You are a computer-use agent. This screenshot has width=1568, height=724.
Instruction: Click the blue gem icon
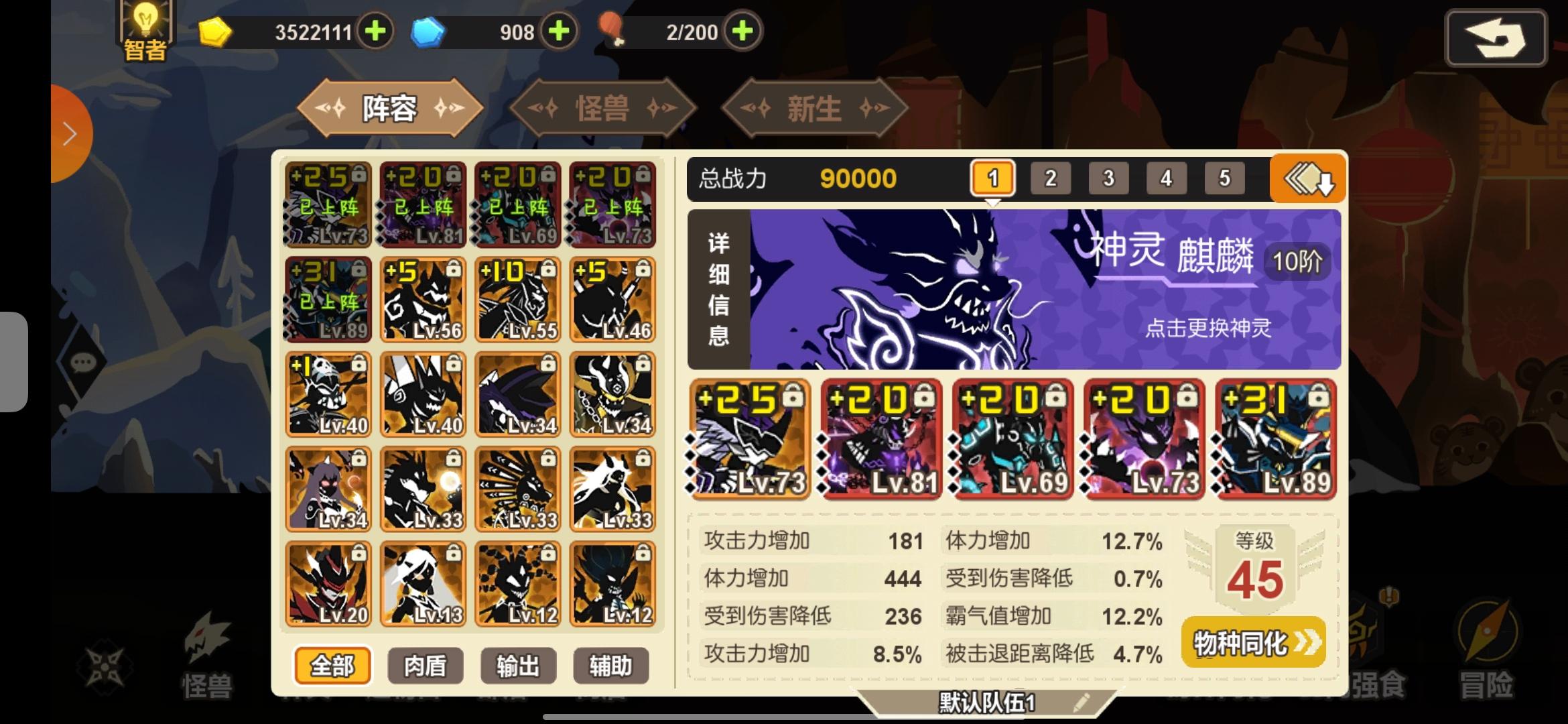point(428,30)
